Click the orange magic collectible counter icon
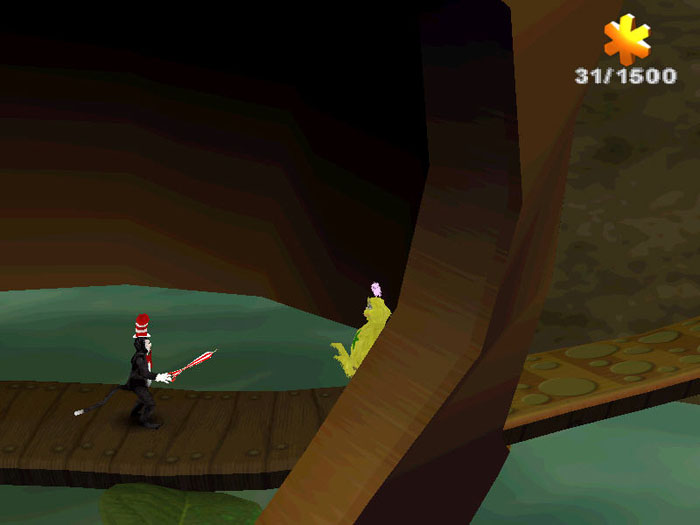Viewport: 700px width, 525px height. coord(627,40)
